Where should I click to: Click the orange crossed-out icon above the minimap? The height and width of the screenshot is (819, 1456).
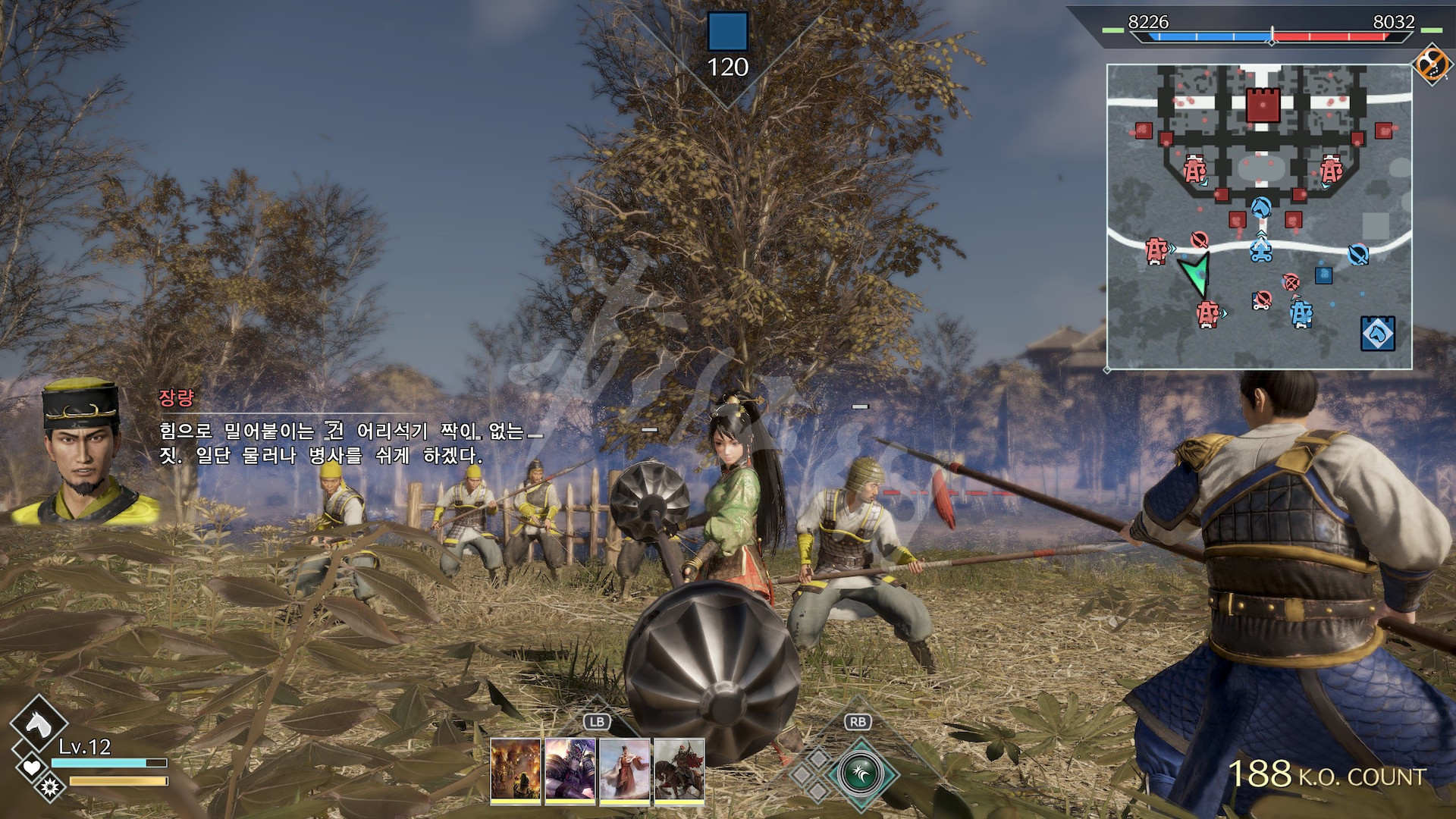click(x=1431, y=63)
